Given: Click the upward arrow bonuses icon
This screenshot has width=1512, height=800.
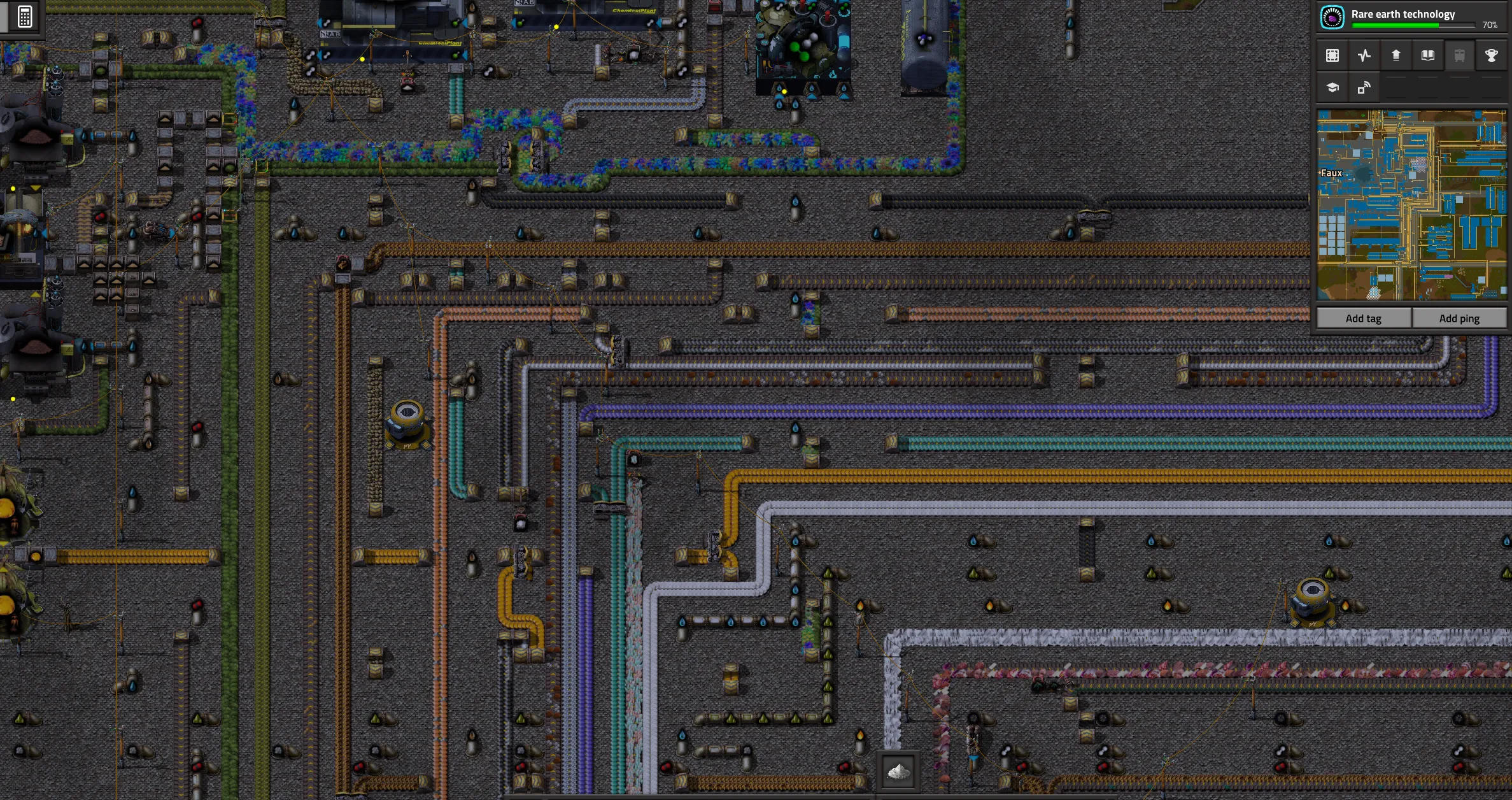Looking at the screenshot, I should pyautogui.click(x=1395, y=55).
